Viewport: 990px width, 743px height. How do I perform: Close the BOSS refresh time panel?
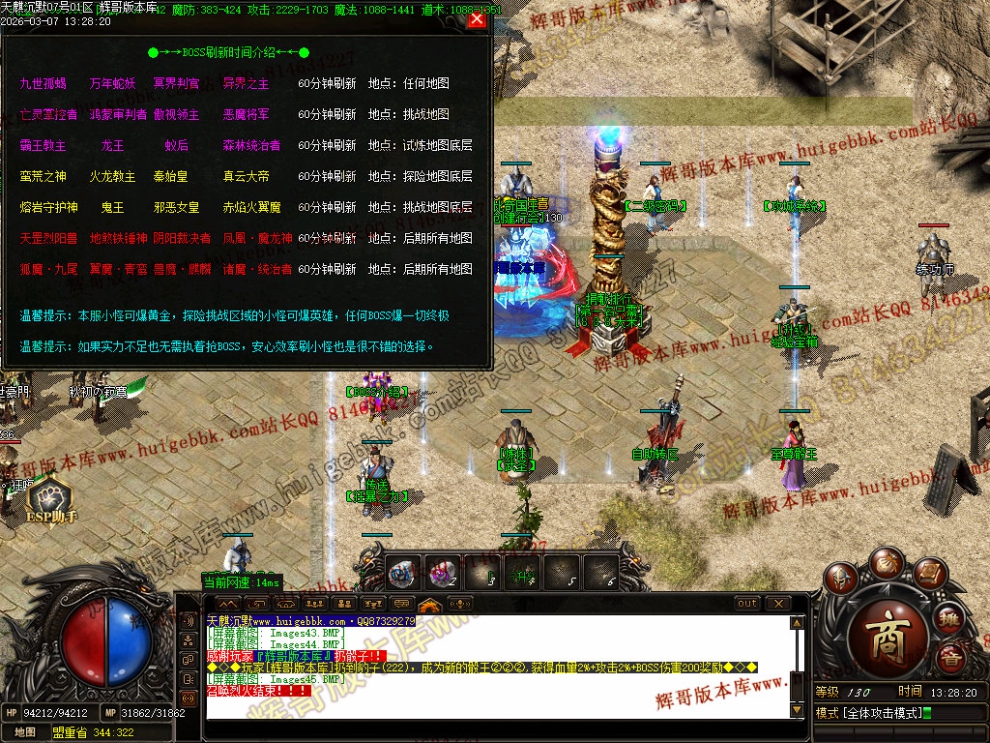coord(477,19)
